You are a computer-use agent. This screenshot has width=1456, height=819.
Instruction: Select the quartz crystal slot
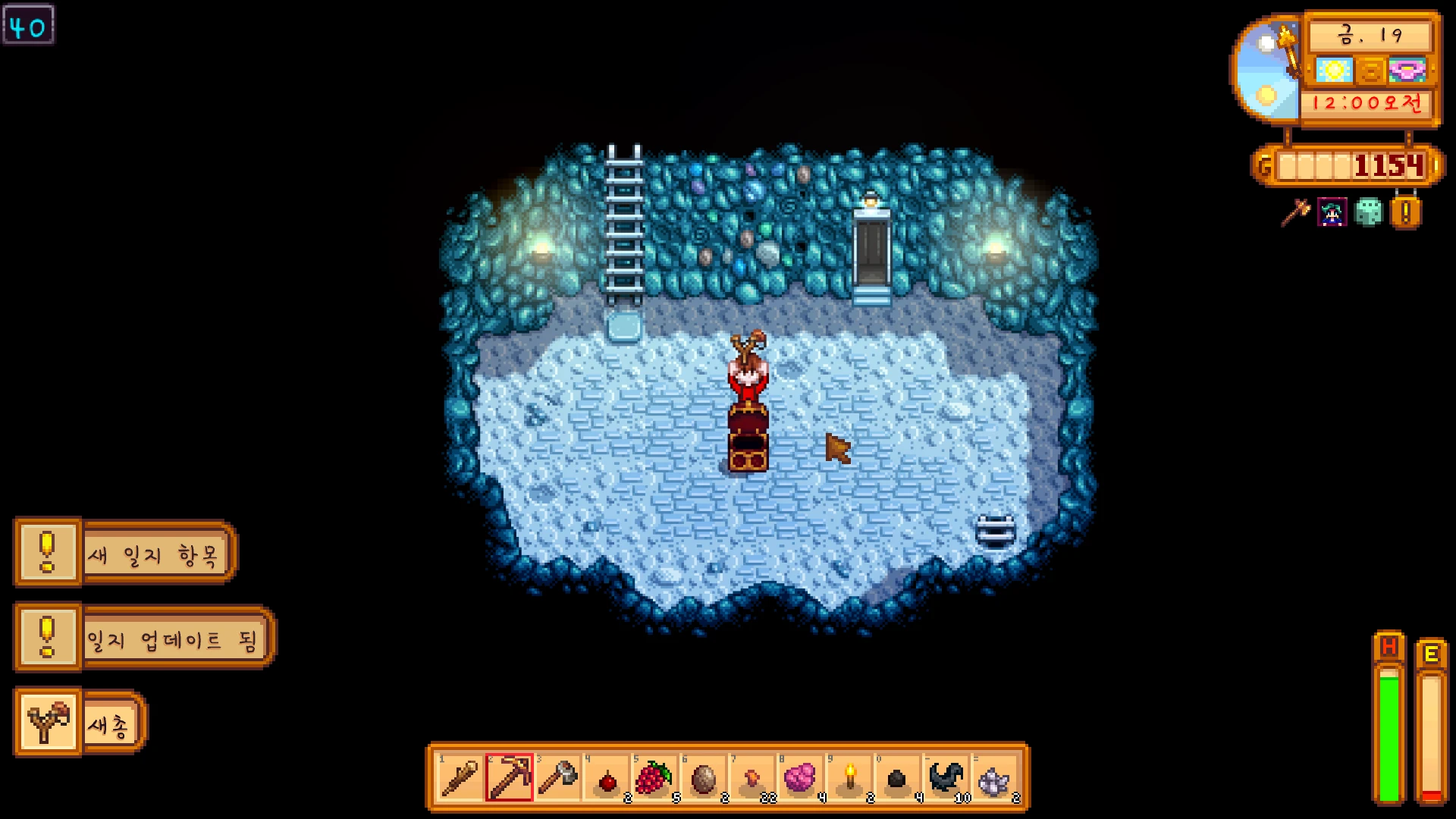pyautogui.click(x=995, y=778)
